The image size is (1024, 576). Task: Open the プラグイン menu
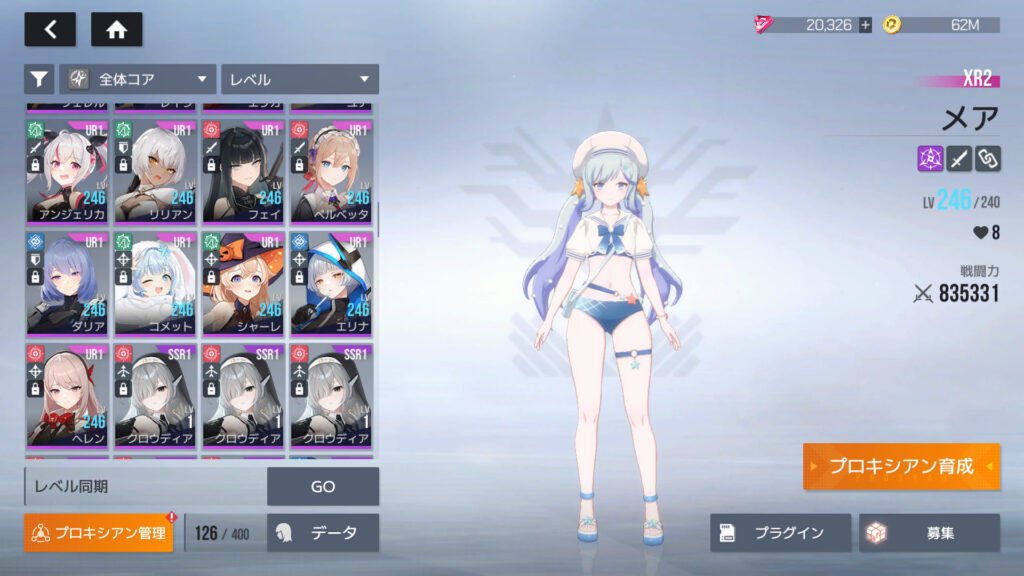780,533
